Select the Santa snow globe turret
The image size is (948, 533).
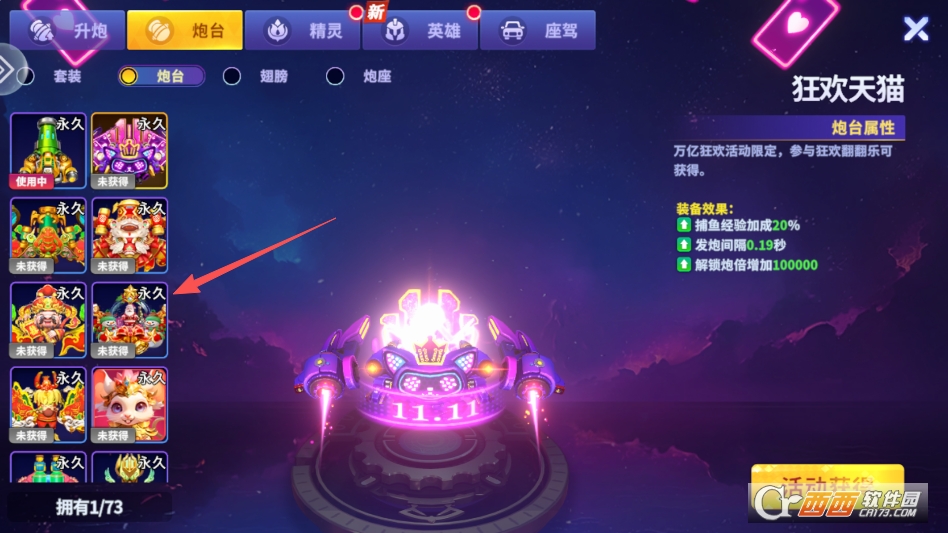tap(129, 320)
